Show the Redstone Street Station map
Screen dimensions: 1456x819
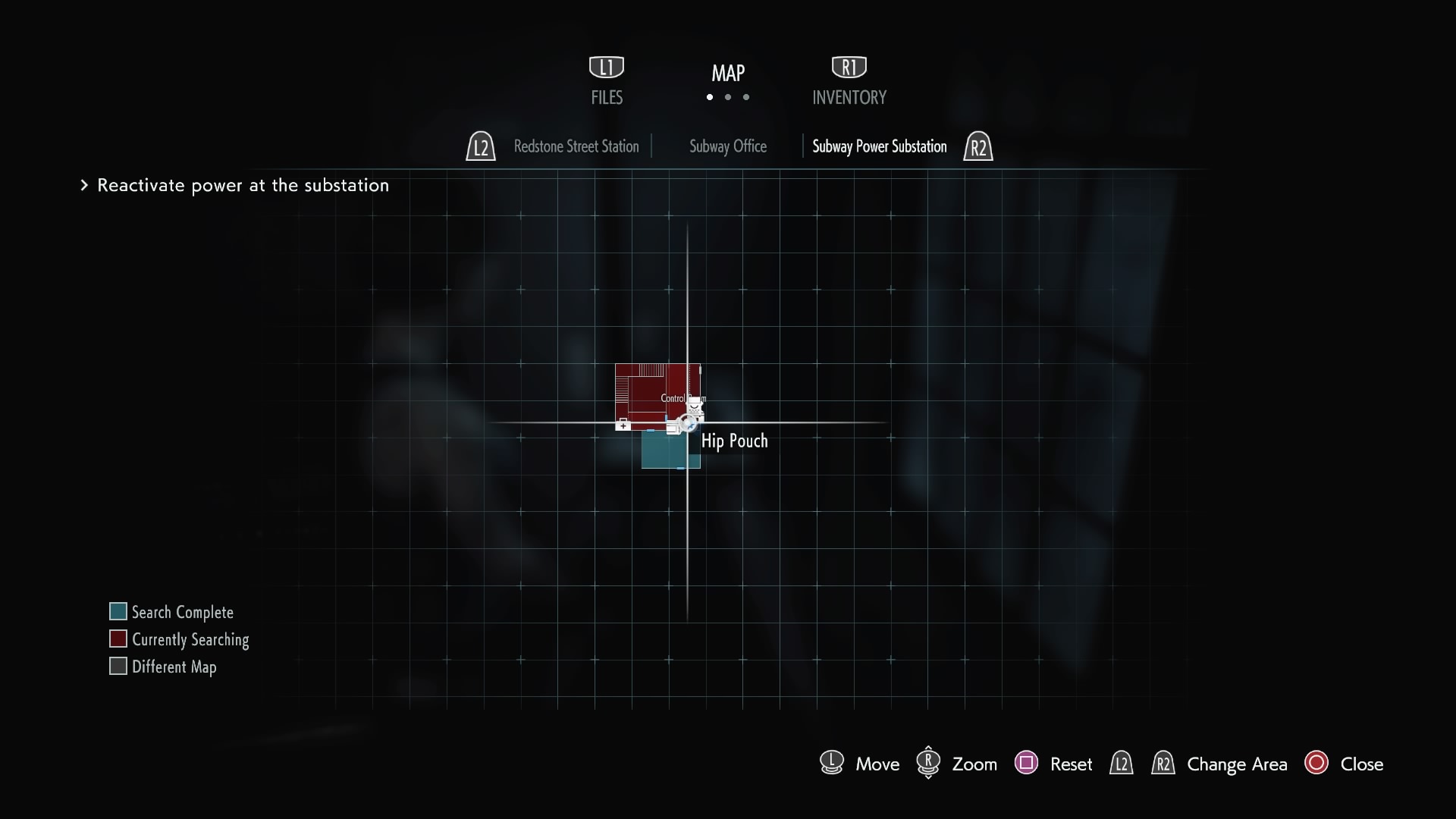coord(576,146)
